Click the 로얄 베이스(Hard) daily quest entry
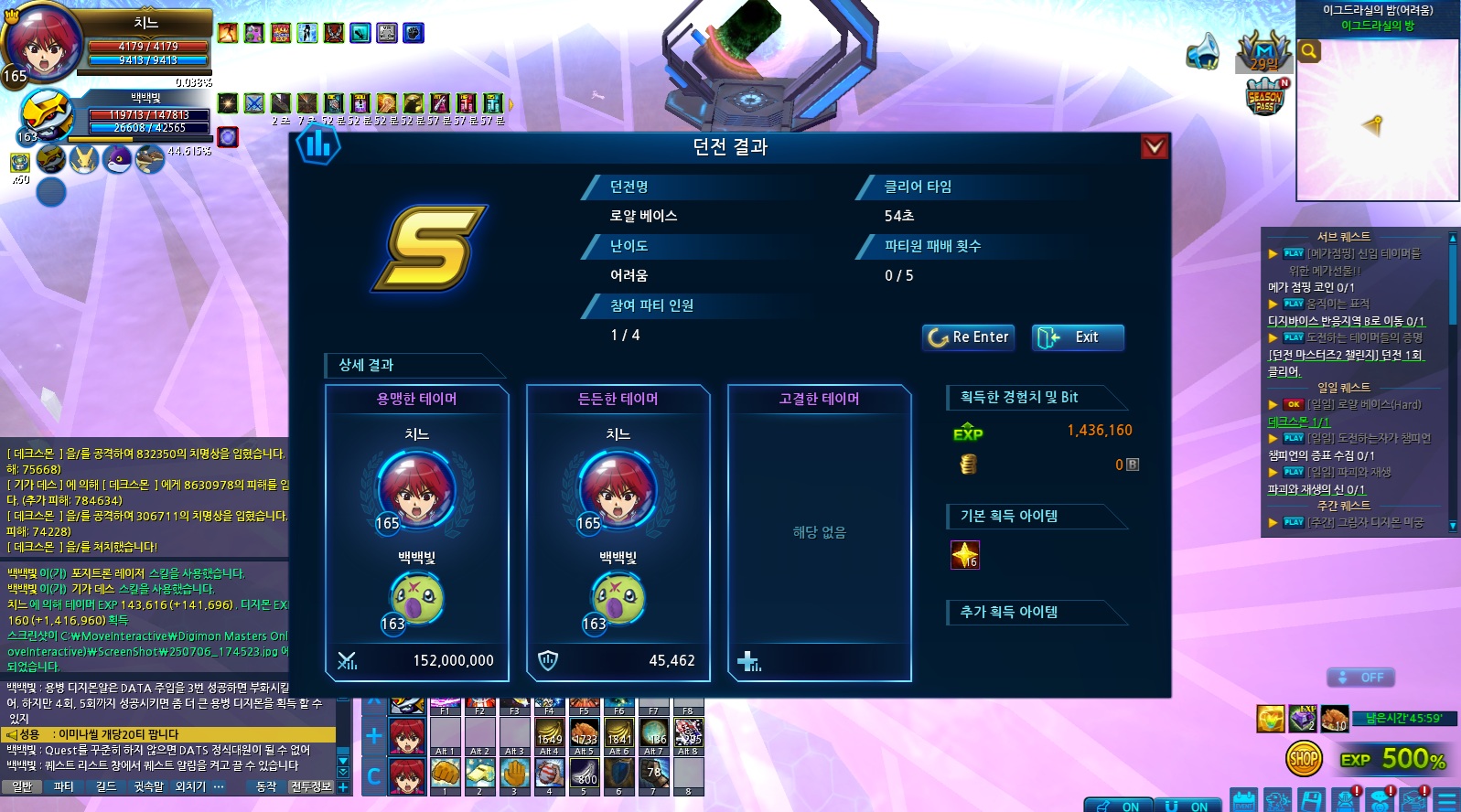This screenshot has height=812, width=1461. pos(1363,404)
